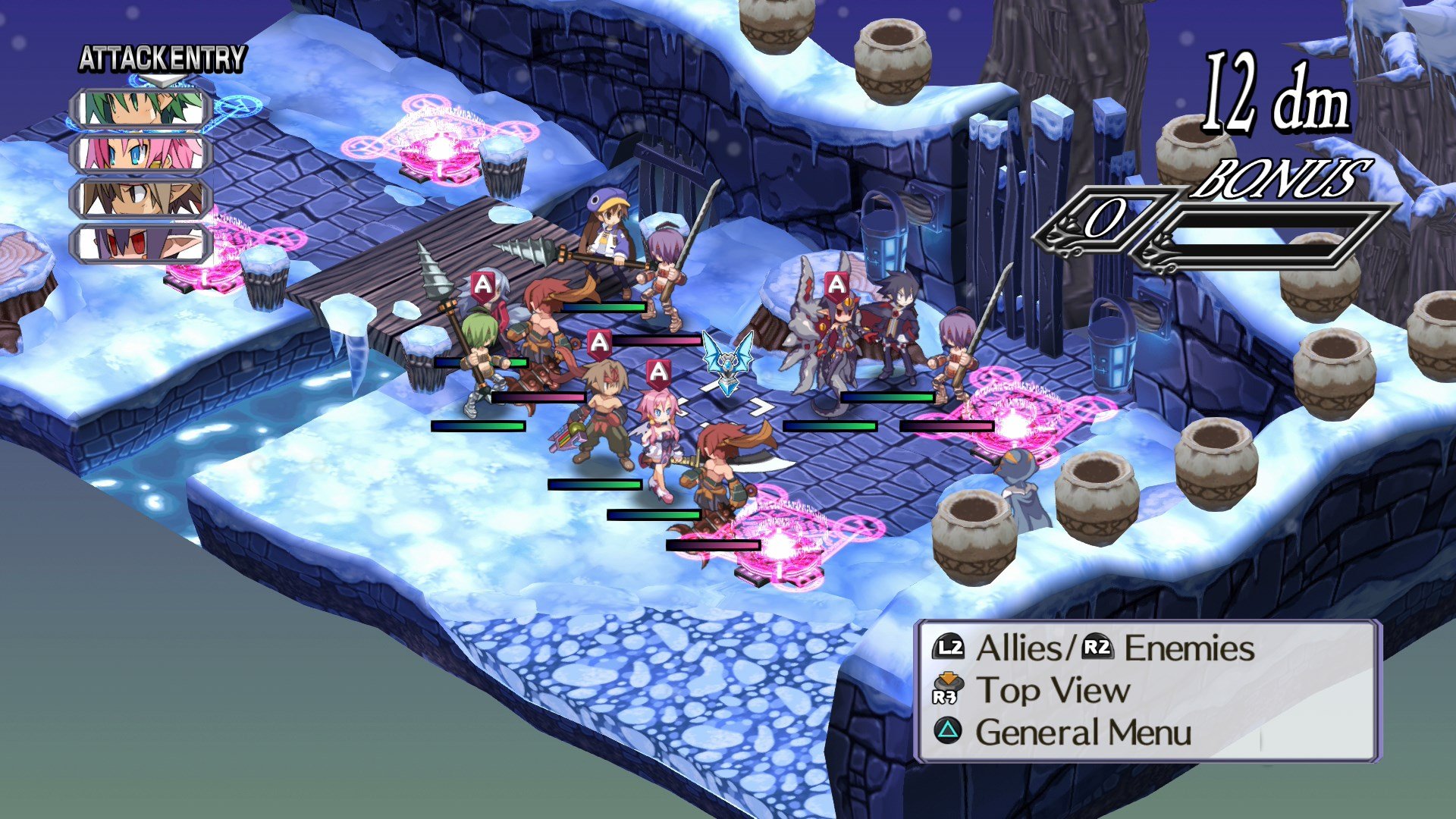Image resolution: width=1456 pixels, height=819 pixels.
Task: Click the green HP bar below the pink-haired ally
Action: [x=654, y=516]
